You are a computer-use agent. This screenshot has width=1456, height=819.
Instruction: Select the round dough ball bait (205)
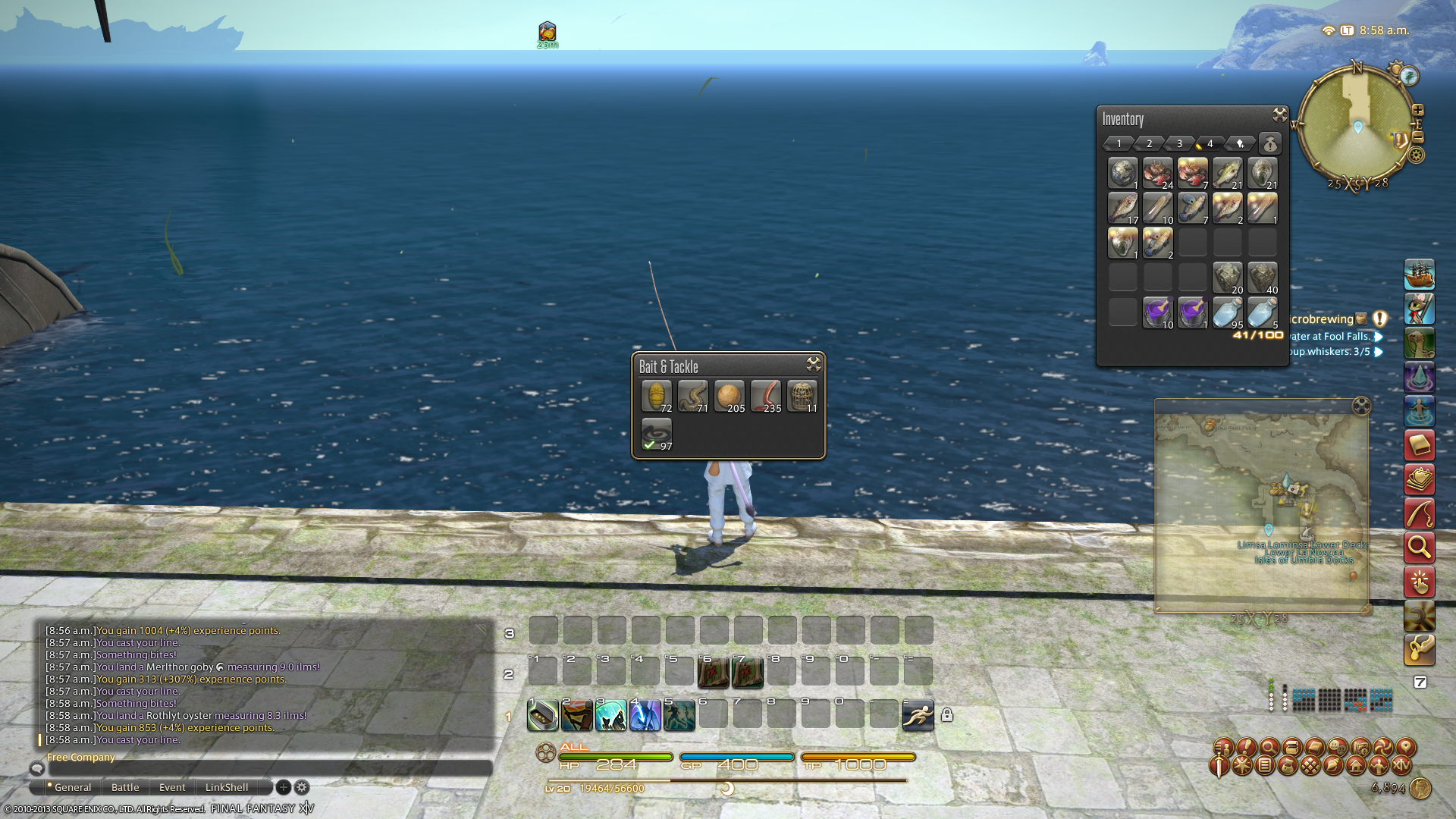click(730, 396)
